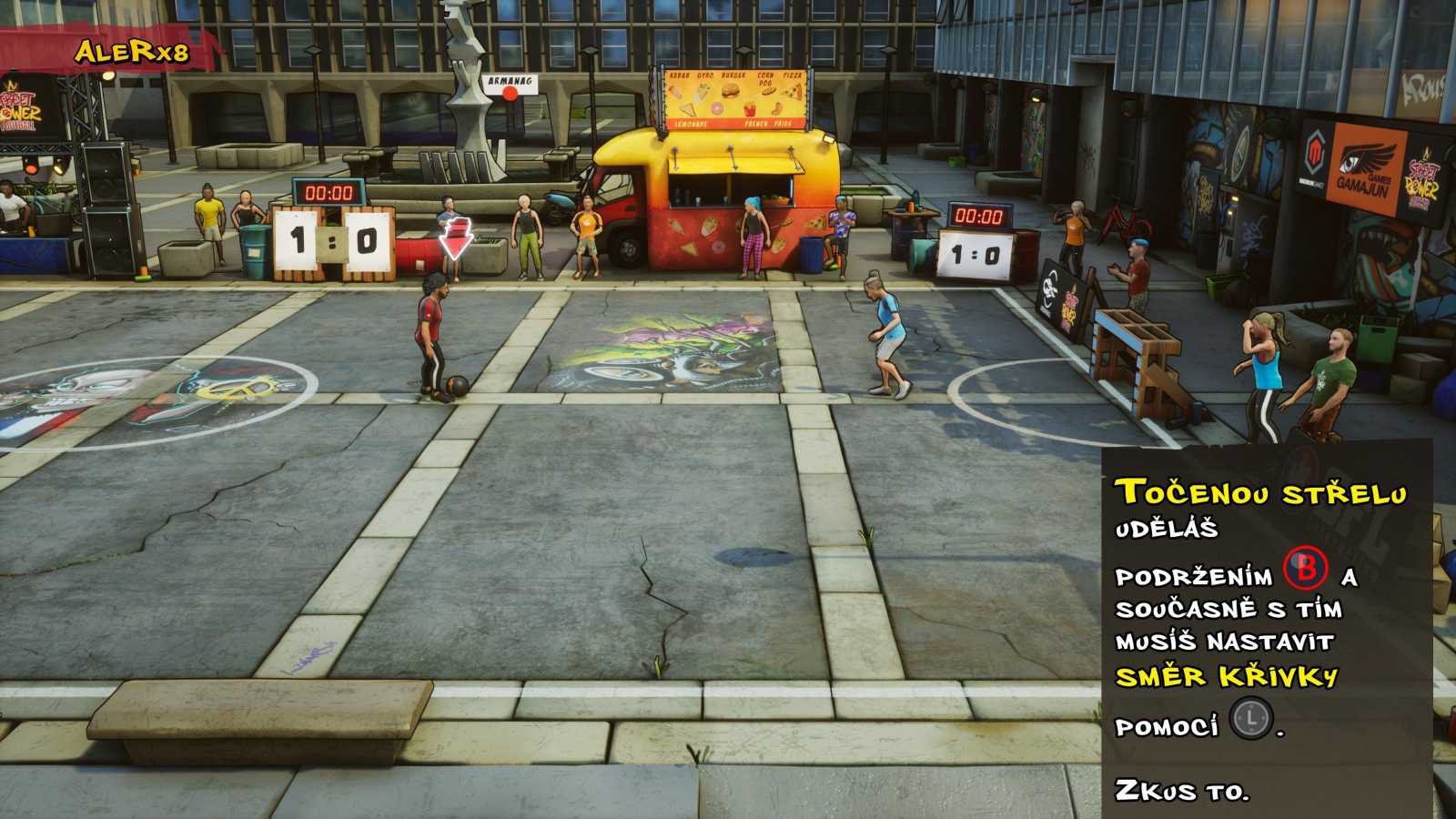Select the Pizza icon on the food truck sign

(792, 91)
